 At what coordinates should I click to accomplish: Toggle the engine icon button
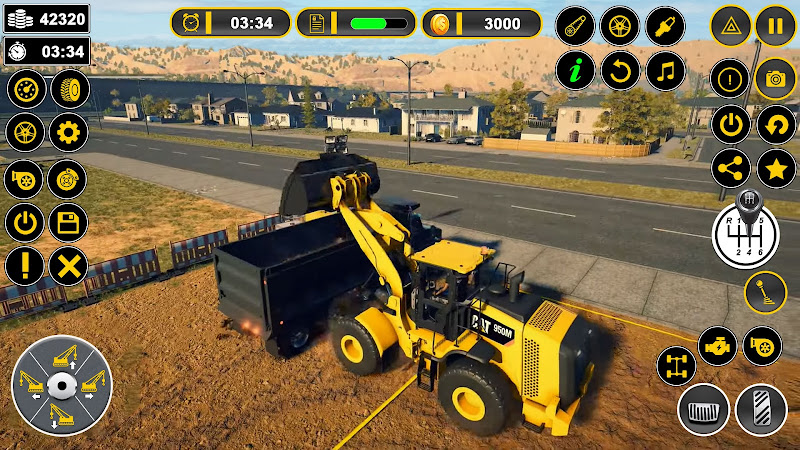pos(717,346)
